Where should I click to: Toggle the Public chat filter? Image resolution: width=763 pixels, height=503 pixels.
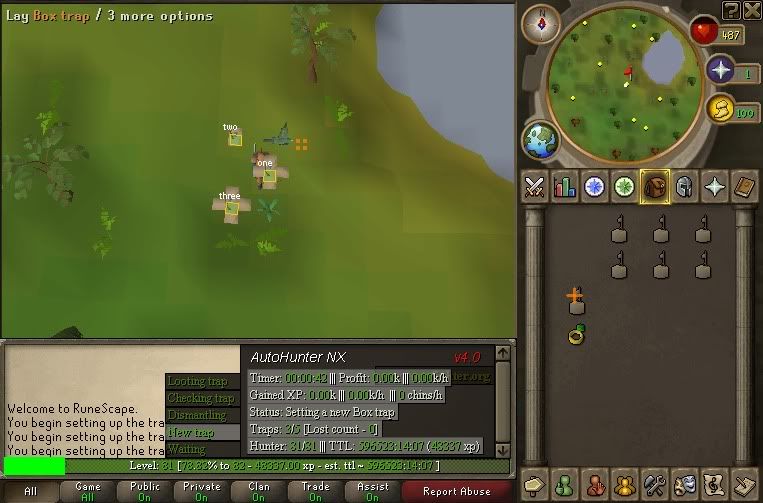[x=145, y=491]
